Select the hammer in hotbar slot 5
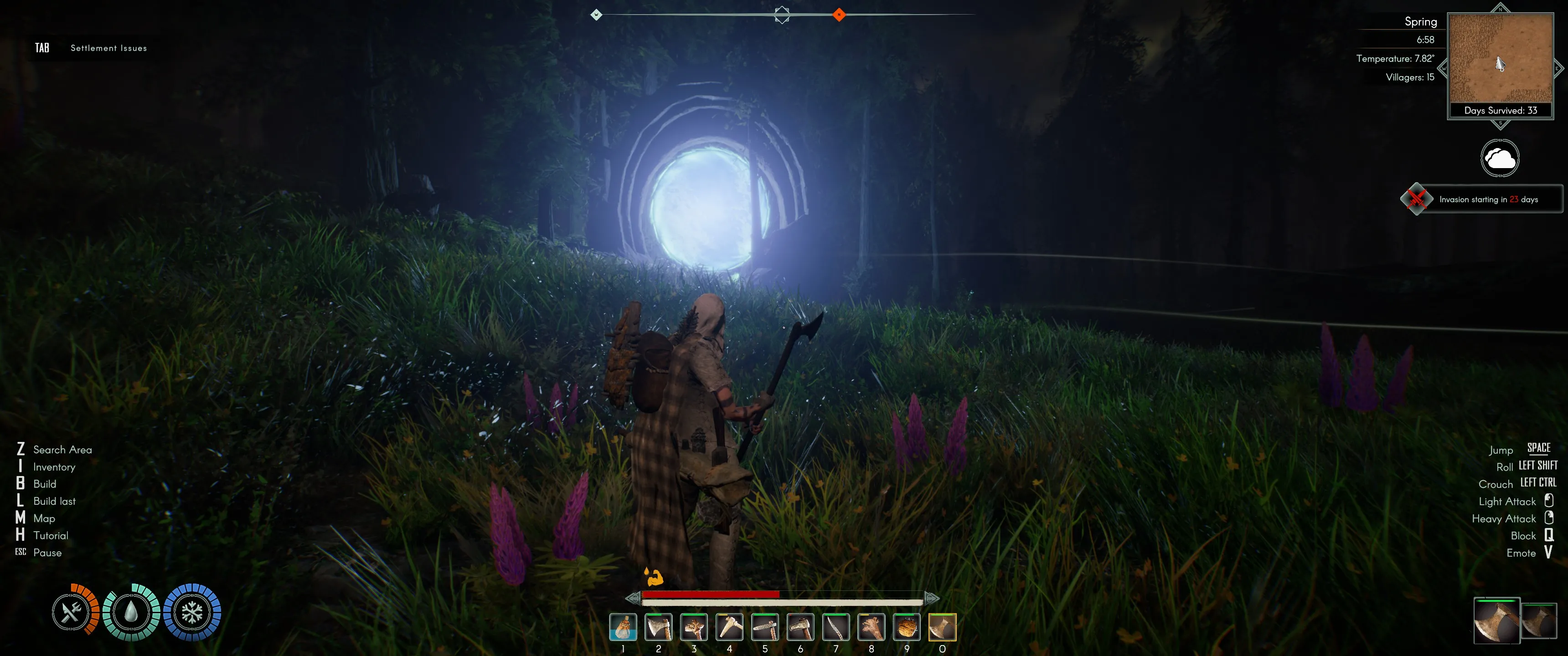 [x=765, y=628]
